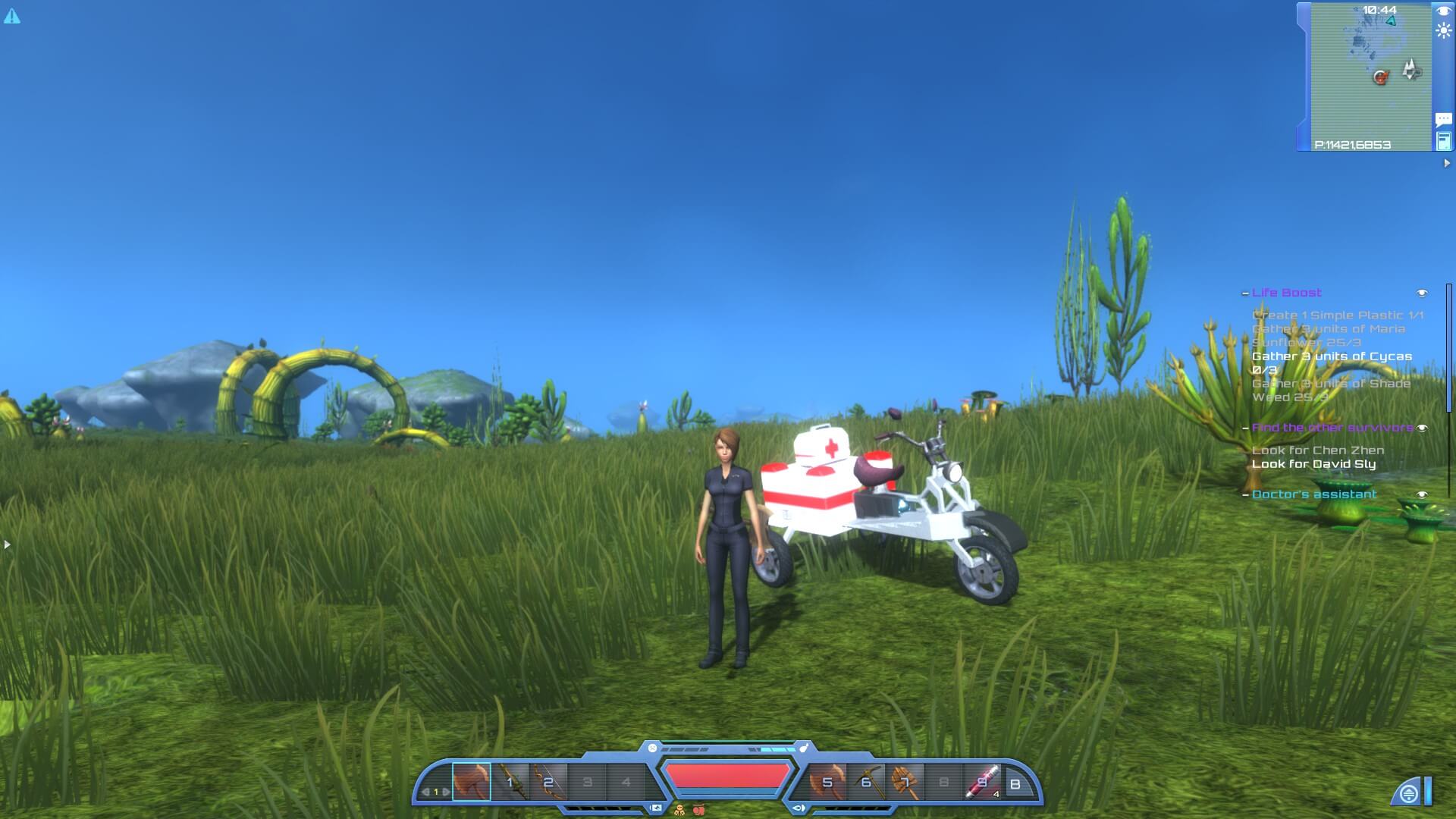Collapse the Life Boost quest

pyautogui.click(x=1245, y=293)
